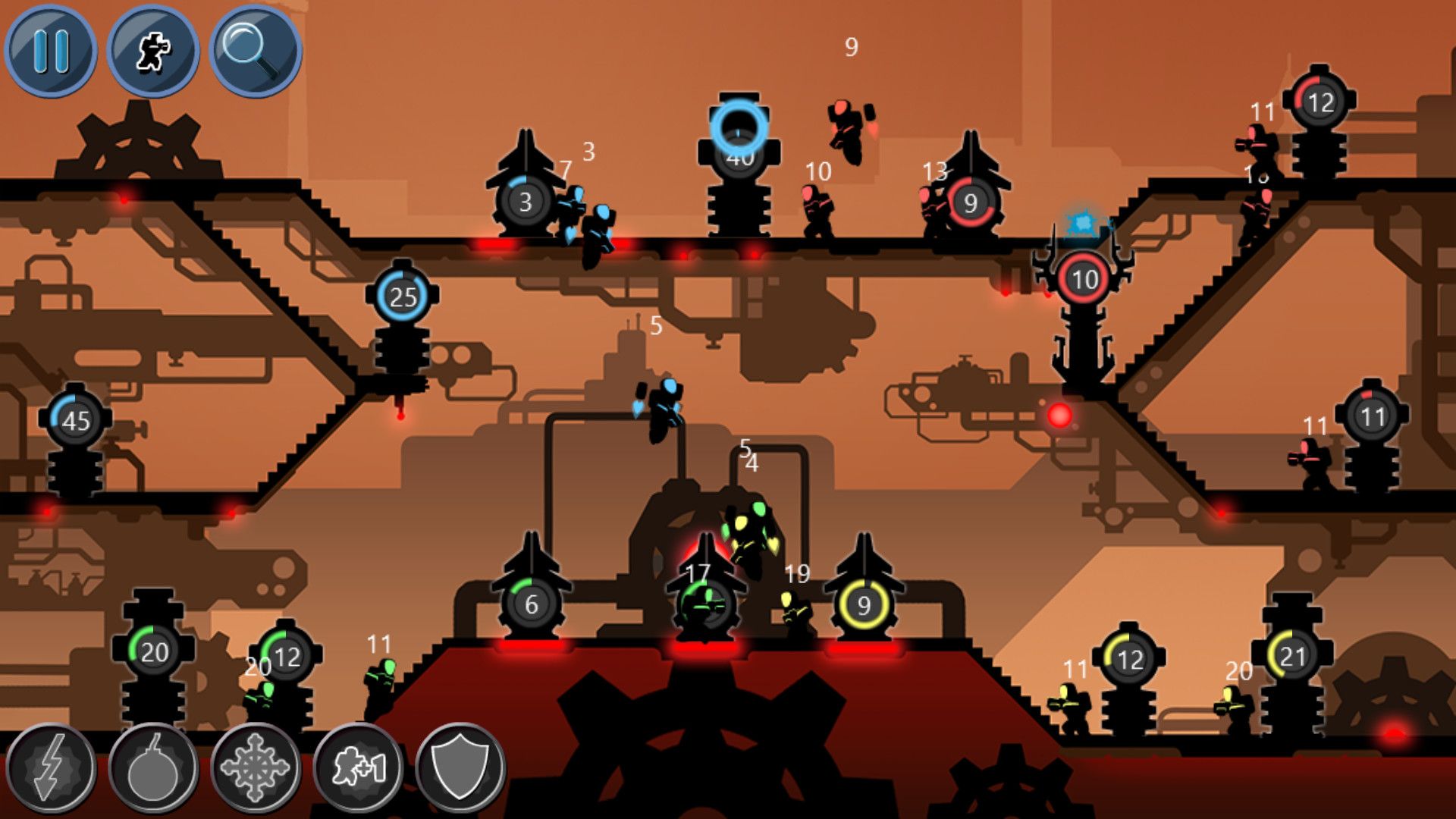
Task: Click the big cannon tower showing 40
Action: (739, 155)
